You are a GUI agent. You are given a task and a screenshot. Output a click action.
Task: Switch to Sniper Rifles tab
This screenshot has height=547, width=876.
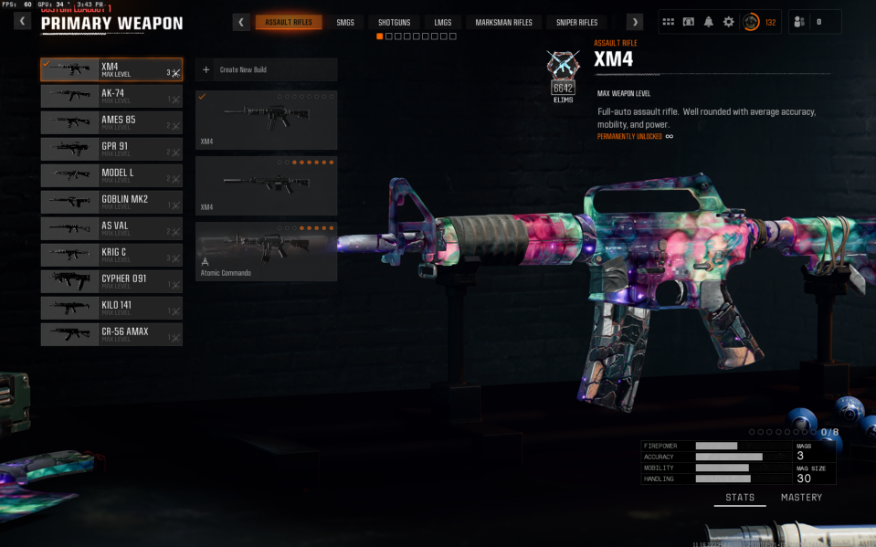pos(577,22)
